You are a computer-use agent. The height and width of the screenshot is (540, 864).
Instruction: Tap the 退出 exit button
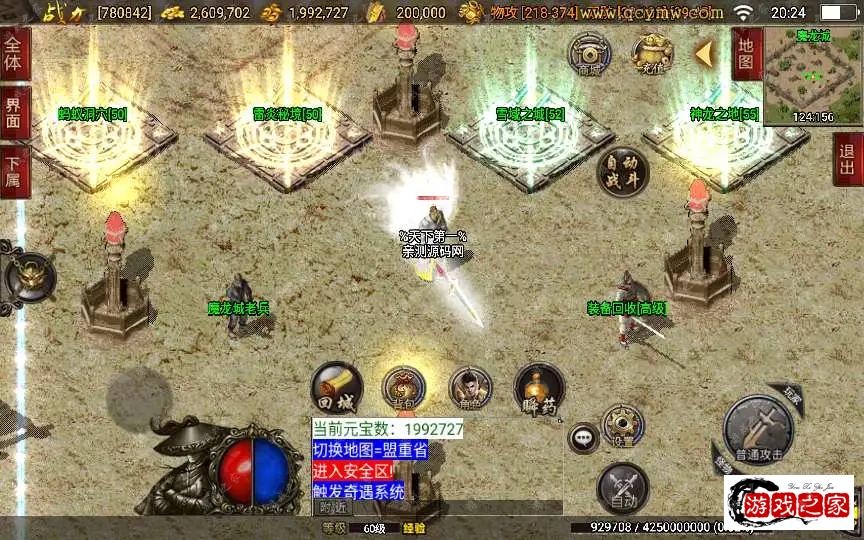(x=848, y=160)
